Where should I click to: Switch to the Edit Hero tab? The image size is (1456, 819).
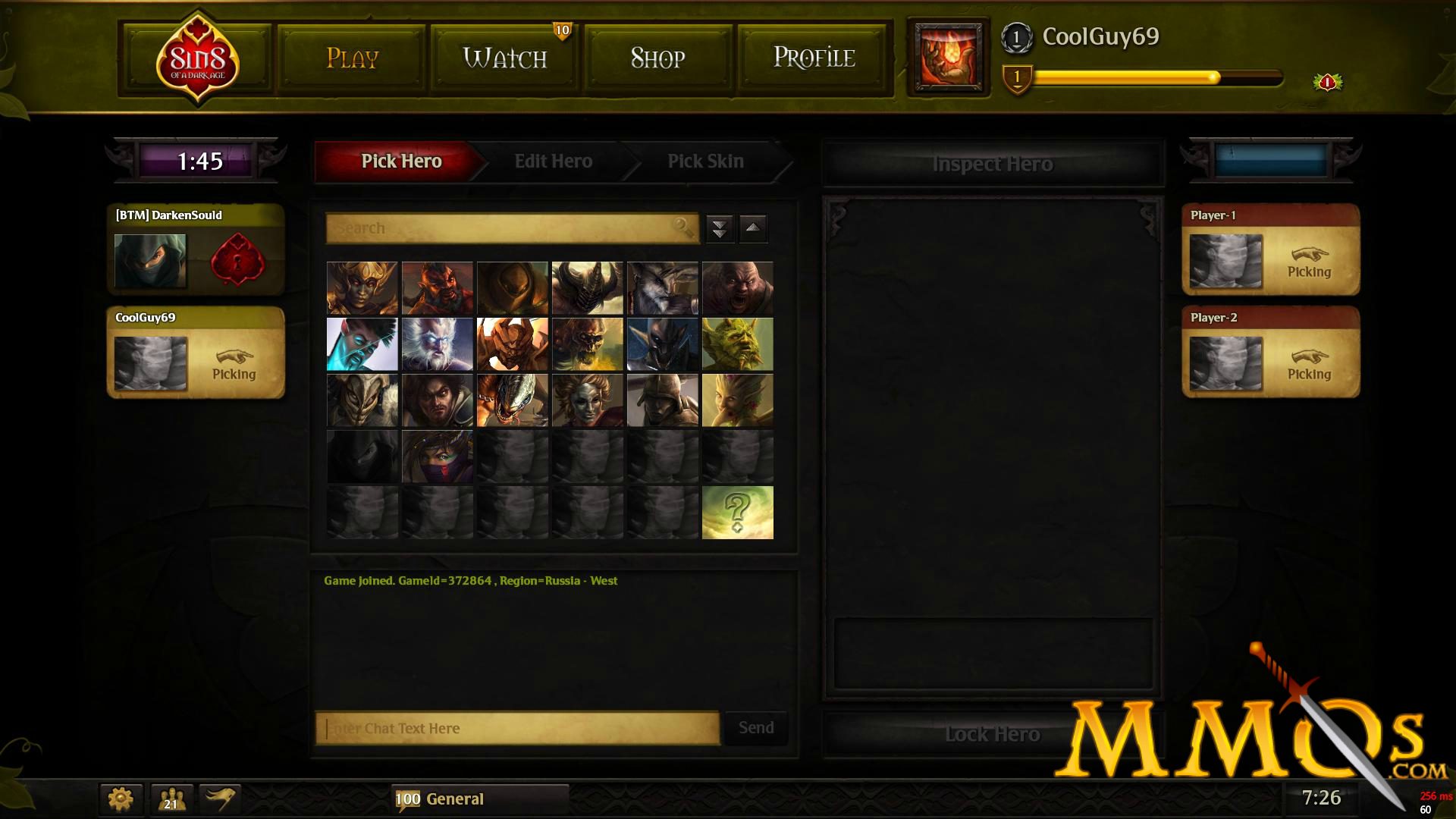tap(553, 162)
